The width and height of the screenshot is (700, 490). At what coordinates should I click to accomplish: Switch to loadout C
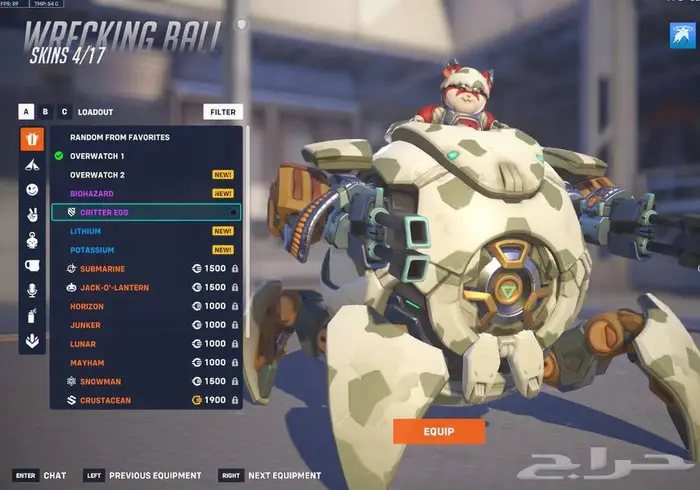65,112
